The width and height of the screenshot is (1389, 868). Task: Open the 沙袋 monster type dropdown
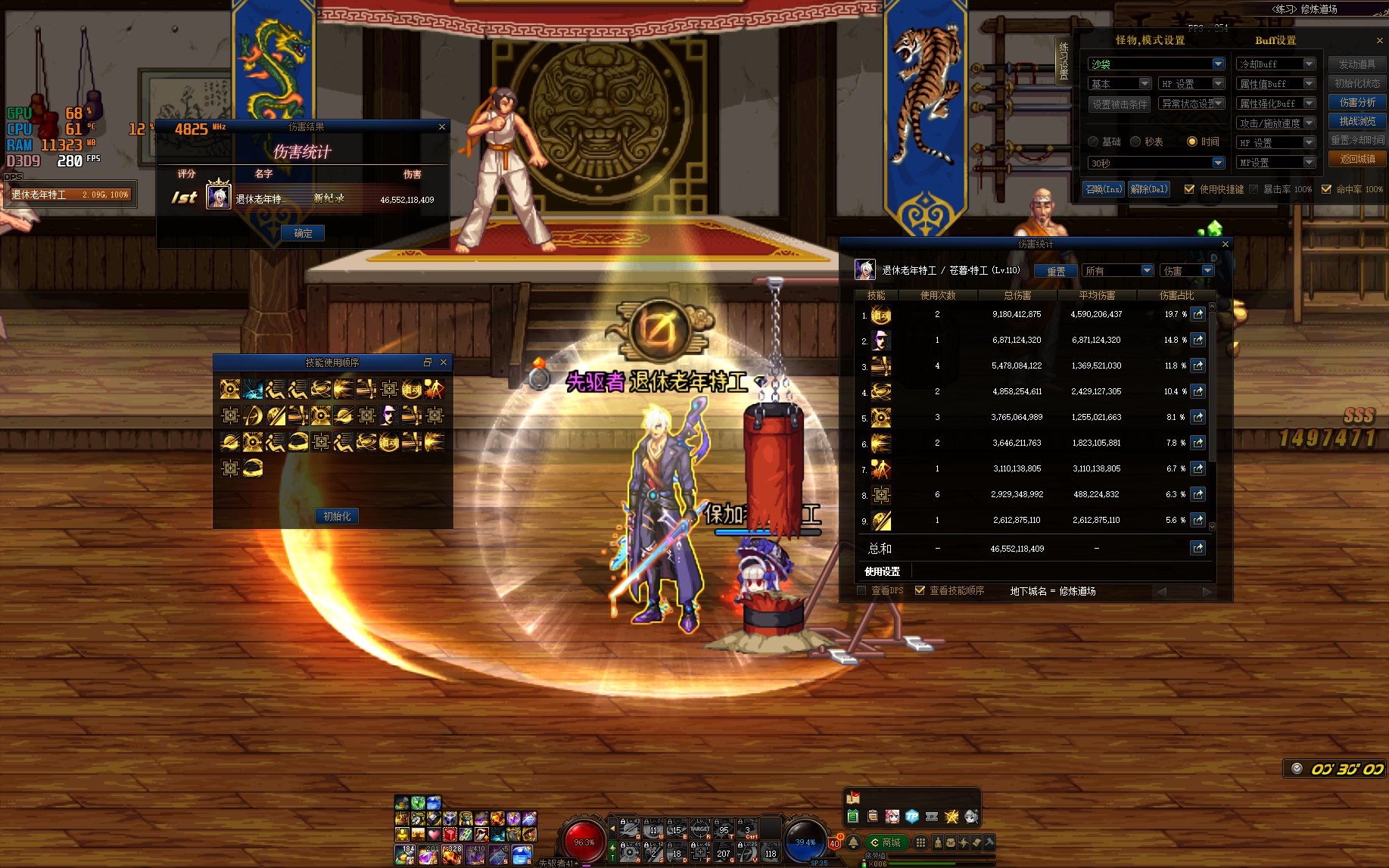[x=1218, y=64]
